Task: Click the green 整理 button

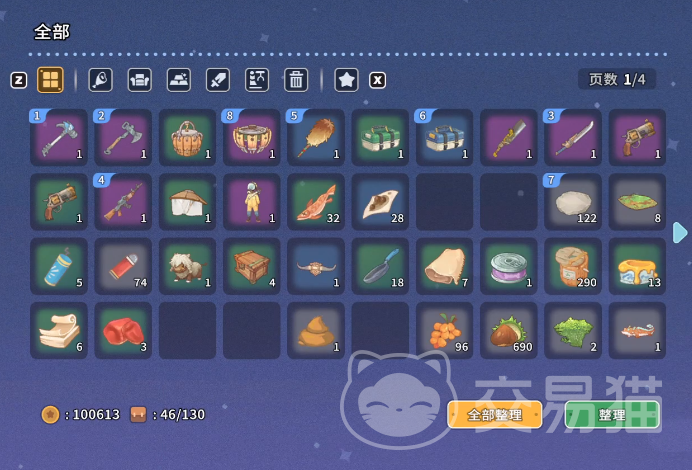Action: pyautogui.click(x=611, y=415)
